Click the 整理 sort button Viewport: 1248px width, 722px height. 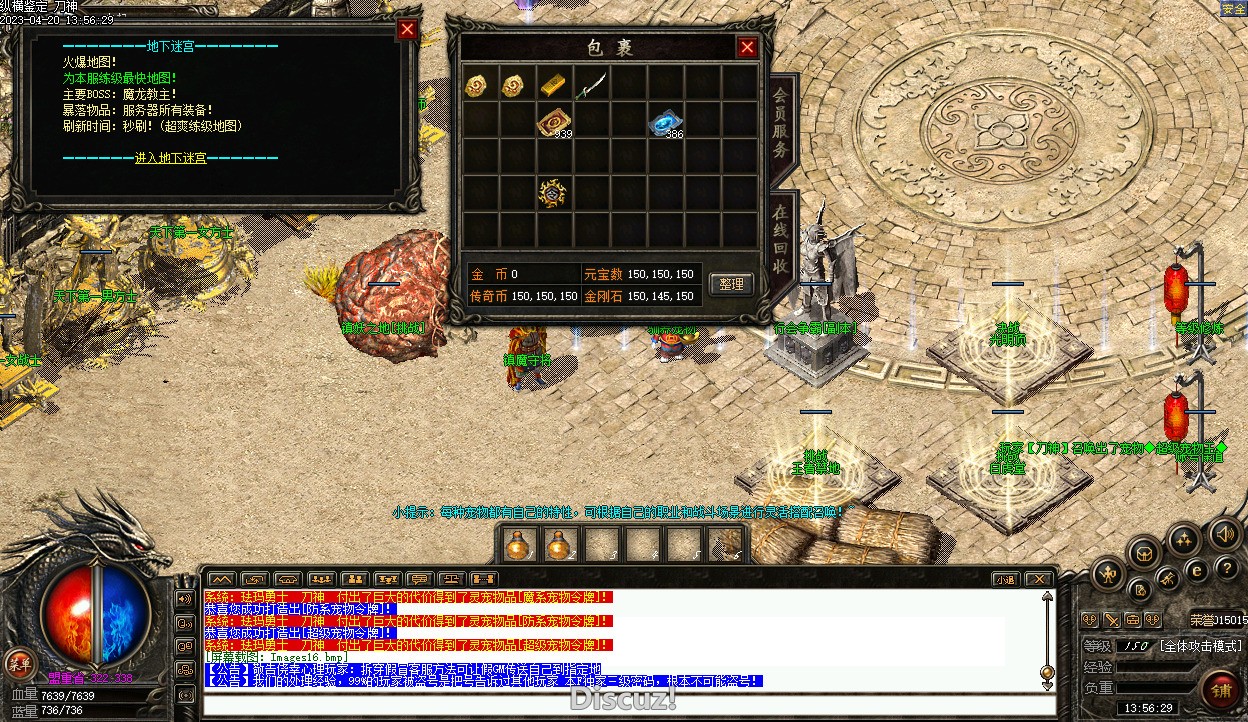pos(731,284)
